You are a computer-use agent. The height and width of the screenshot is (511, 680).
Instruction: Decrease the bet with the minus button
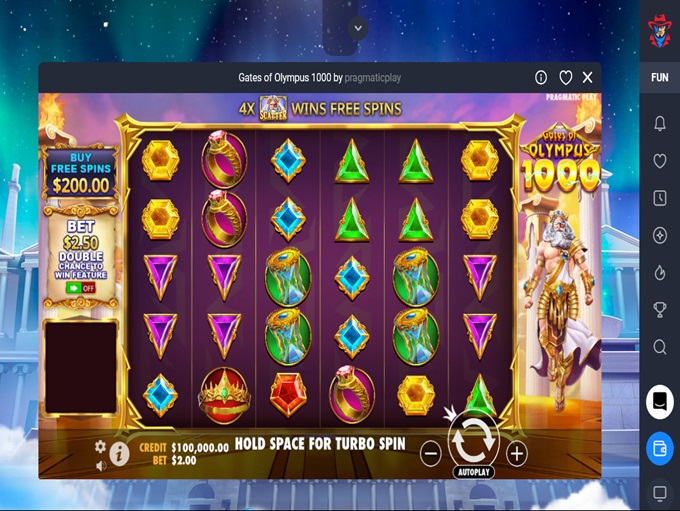click(x=430, y=453)
